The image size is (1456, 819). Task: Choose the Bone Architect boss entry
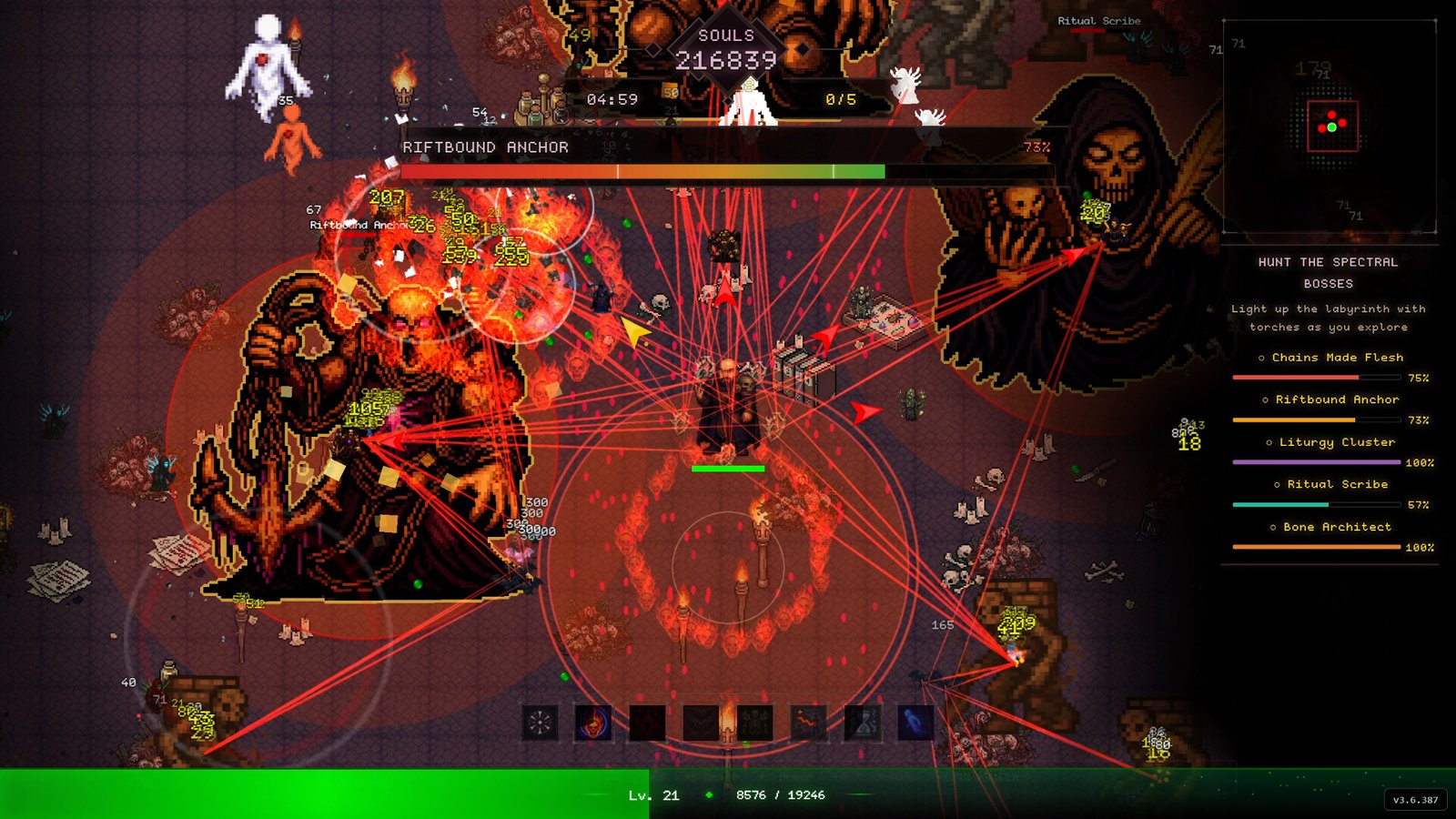[1337, 527]
